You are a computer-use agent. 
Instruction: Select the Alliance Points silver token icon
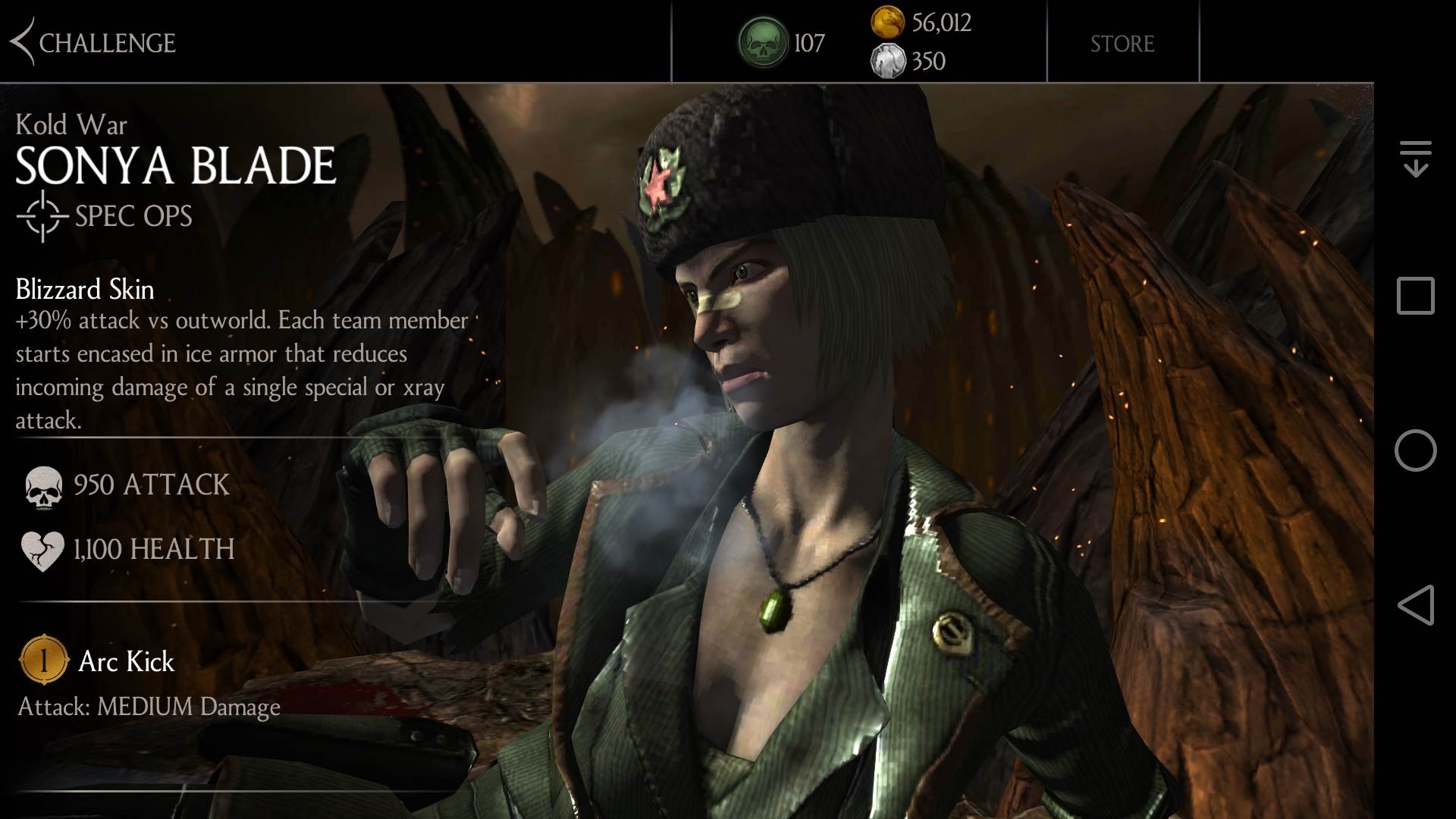pyautogui.click(x=890, y=61)
